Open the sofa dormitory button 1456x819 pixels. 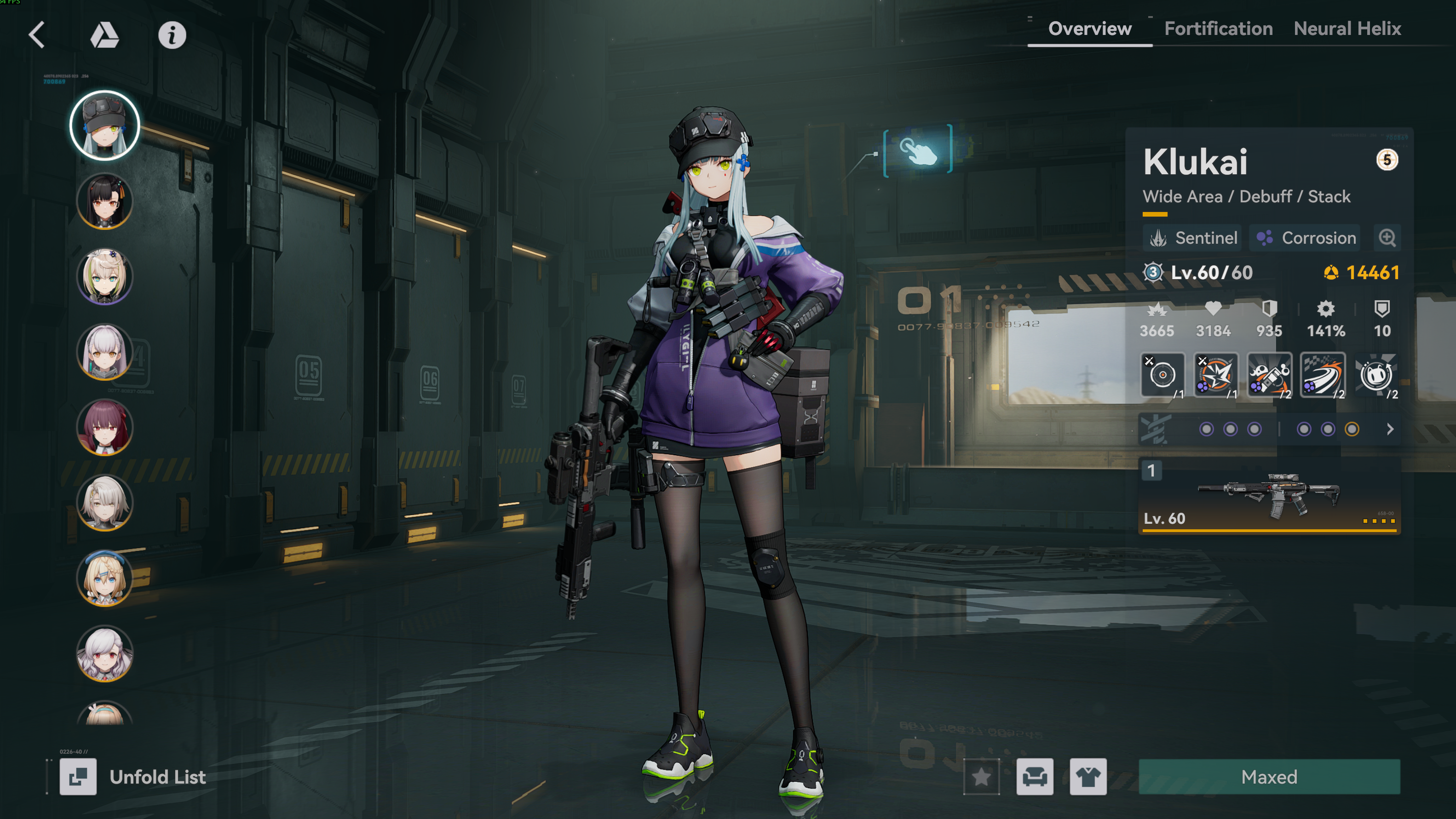pyautogui.click(x=1034, y=777)
